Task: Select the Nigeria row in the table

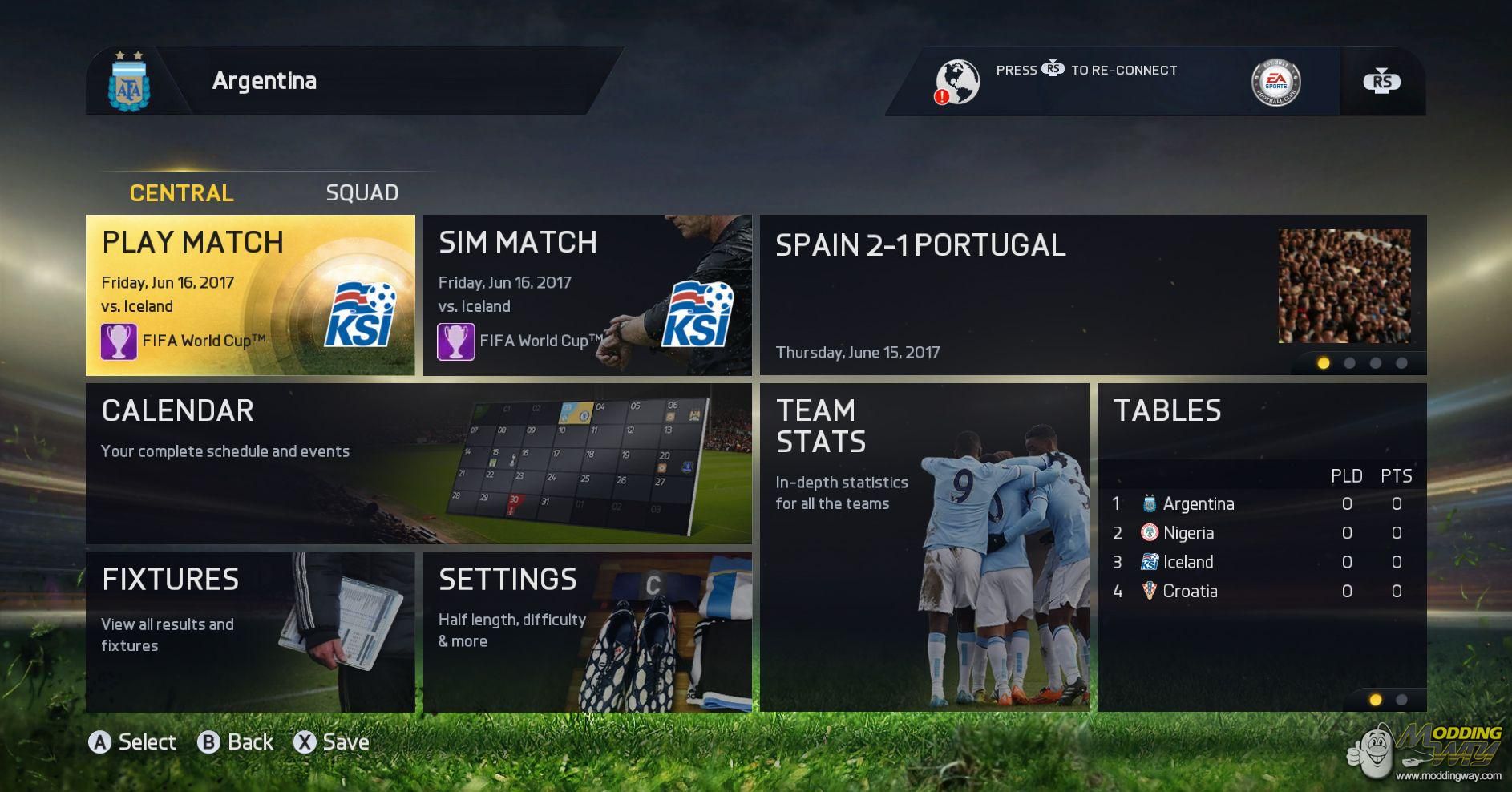Action: 1261,533
